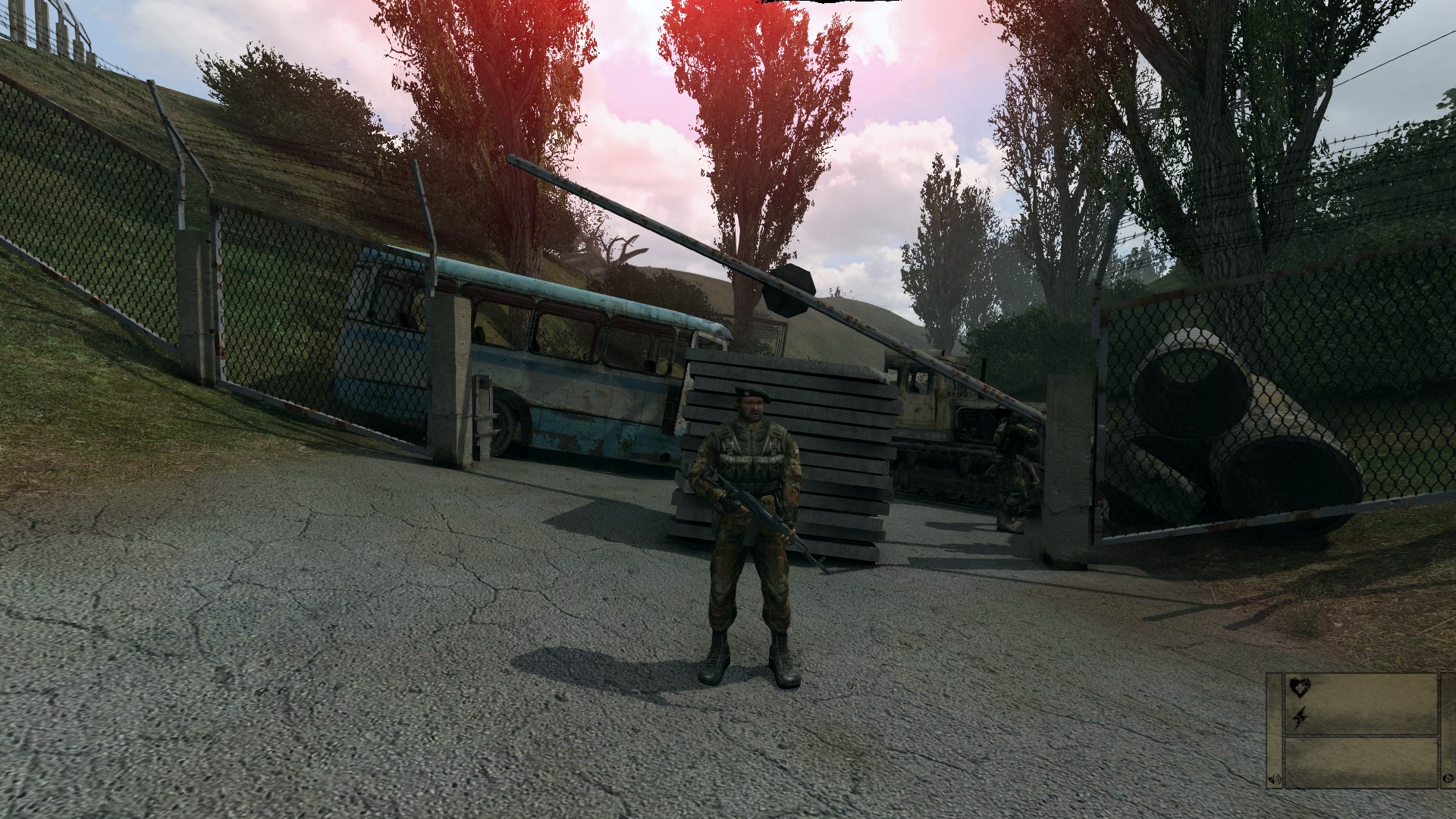
Task: Select the speaker noise indicator icon
Action: coord(1273,780)
